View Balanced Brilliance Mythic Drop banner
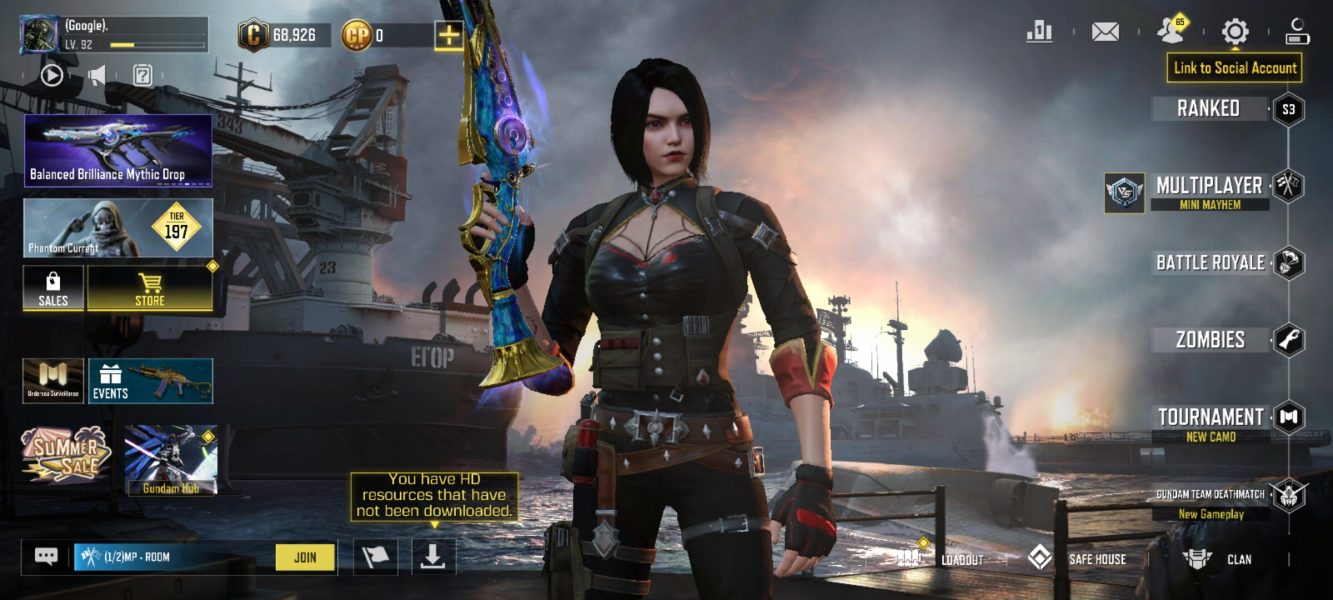Viewport: 1333px width, 600px height. pyautogui.click(x=118, y=150)
